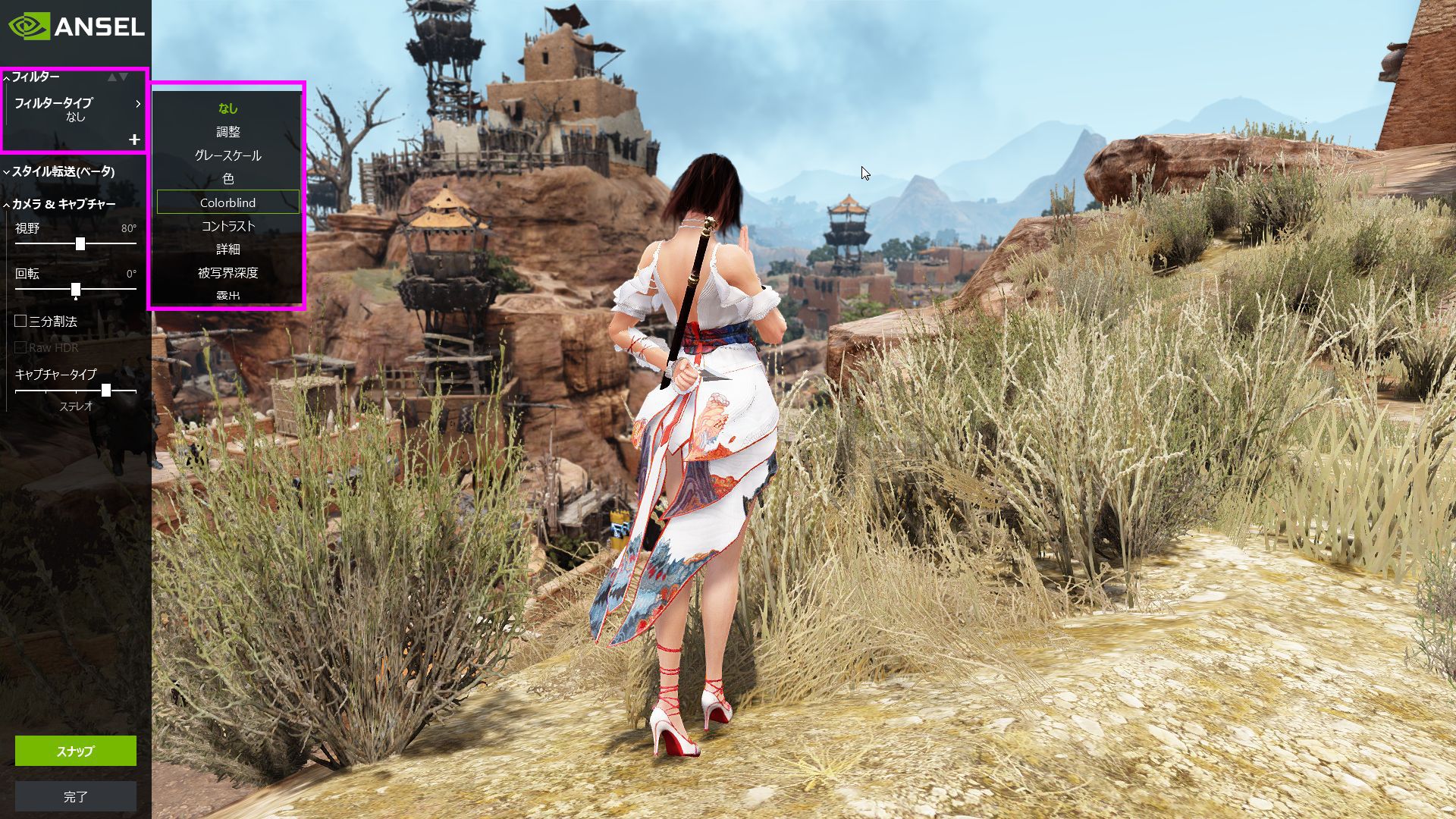
Task: Pick the 被写界深度 filter
Action: (x=227, y=272)
